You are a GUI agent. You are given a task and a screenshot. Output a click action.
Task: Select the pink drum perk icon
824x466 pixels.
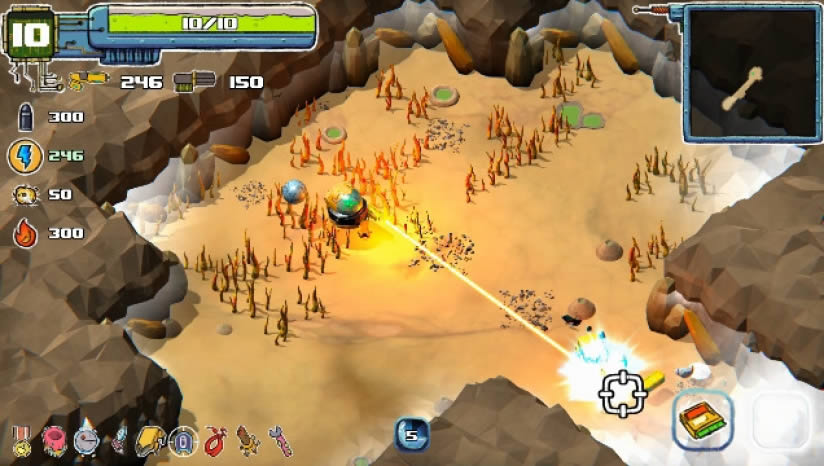[x=54, y=439]
